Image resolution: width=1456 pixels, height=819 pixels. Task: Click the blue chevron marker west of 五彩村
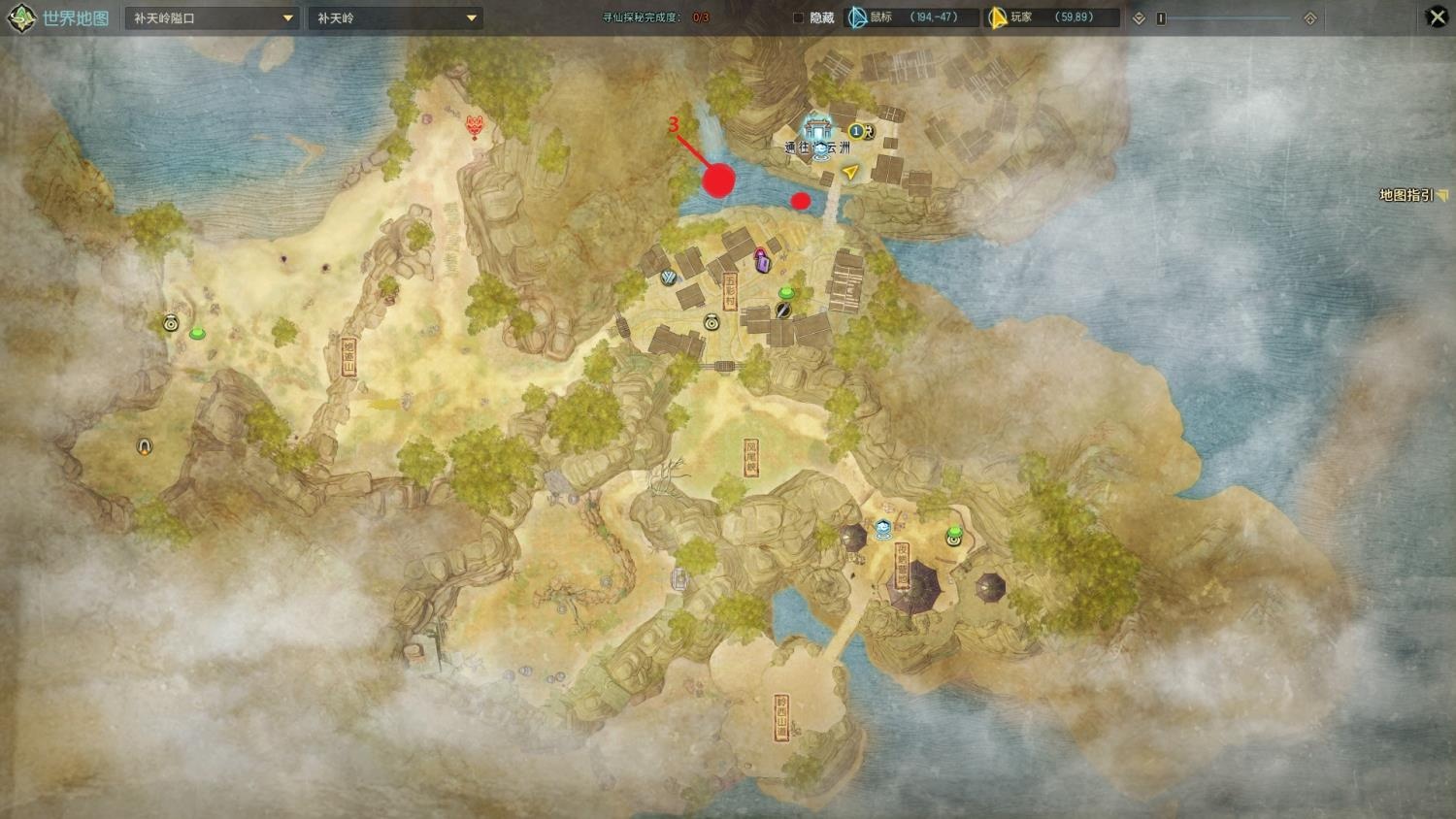668,278
